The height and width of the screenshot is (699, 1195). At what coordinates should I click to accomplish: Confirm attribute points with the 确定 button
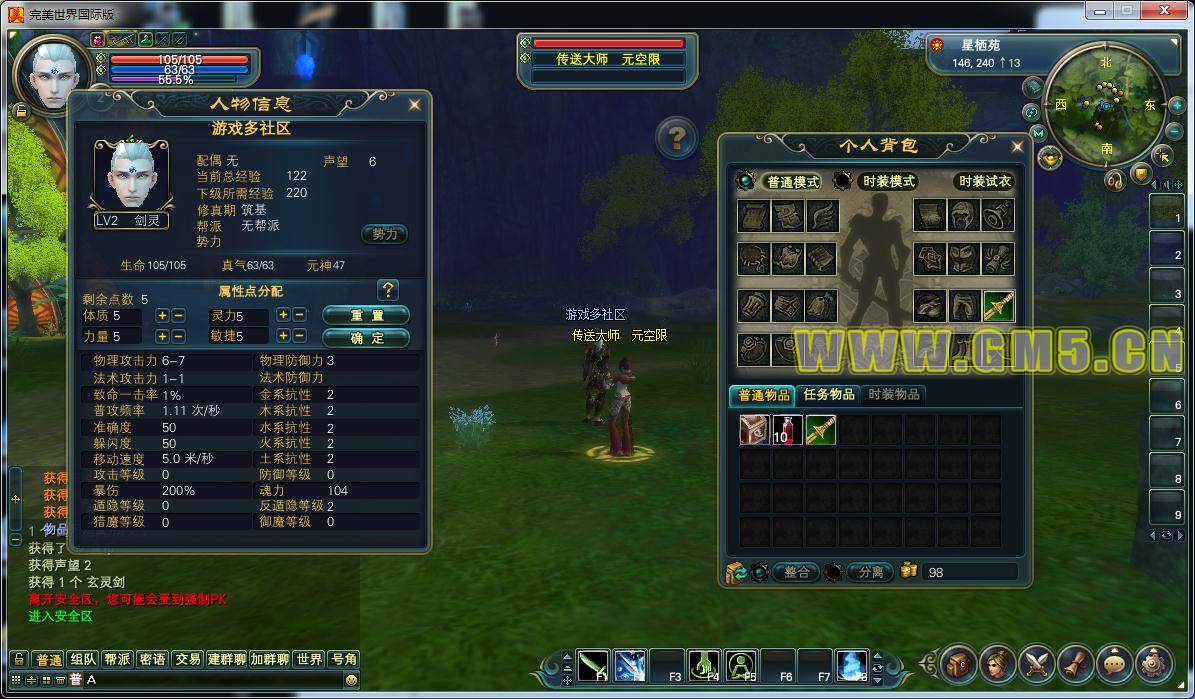tap(366, 338)
